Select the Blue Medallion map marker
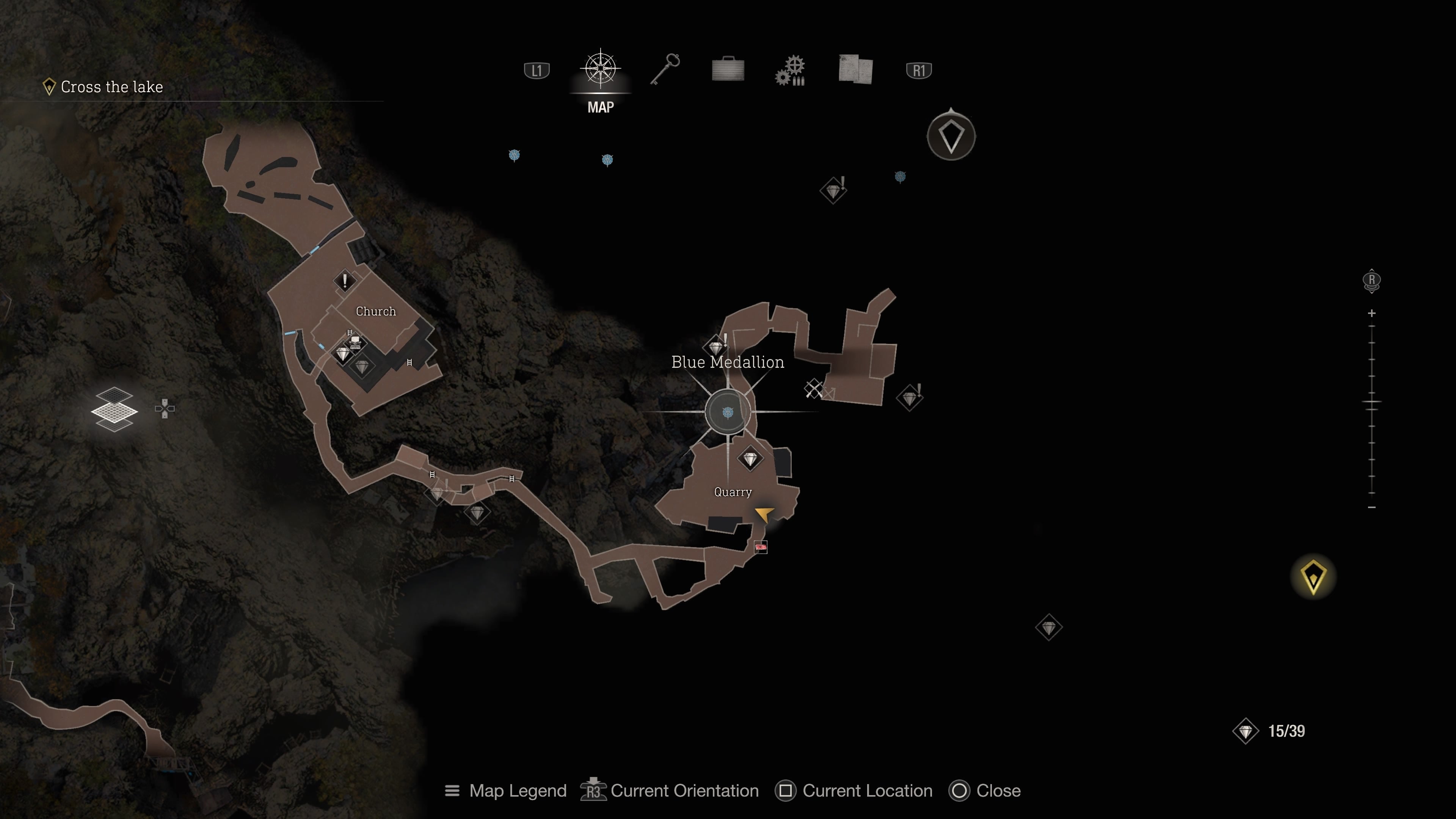 tap(728, 412)
